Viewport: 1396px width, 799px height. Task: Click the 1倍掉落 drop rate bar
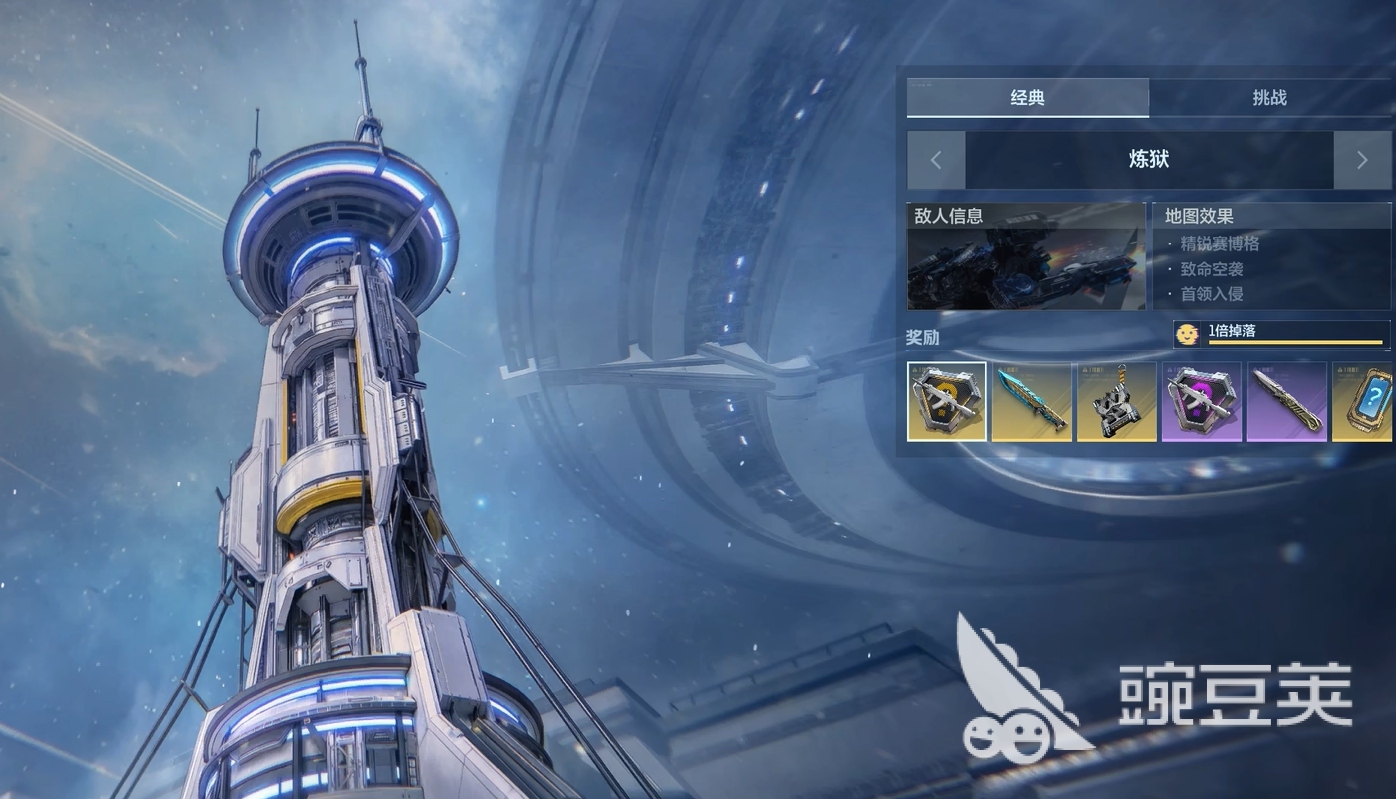(1282, 334)
